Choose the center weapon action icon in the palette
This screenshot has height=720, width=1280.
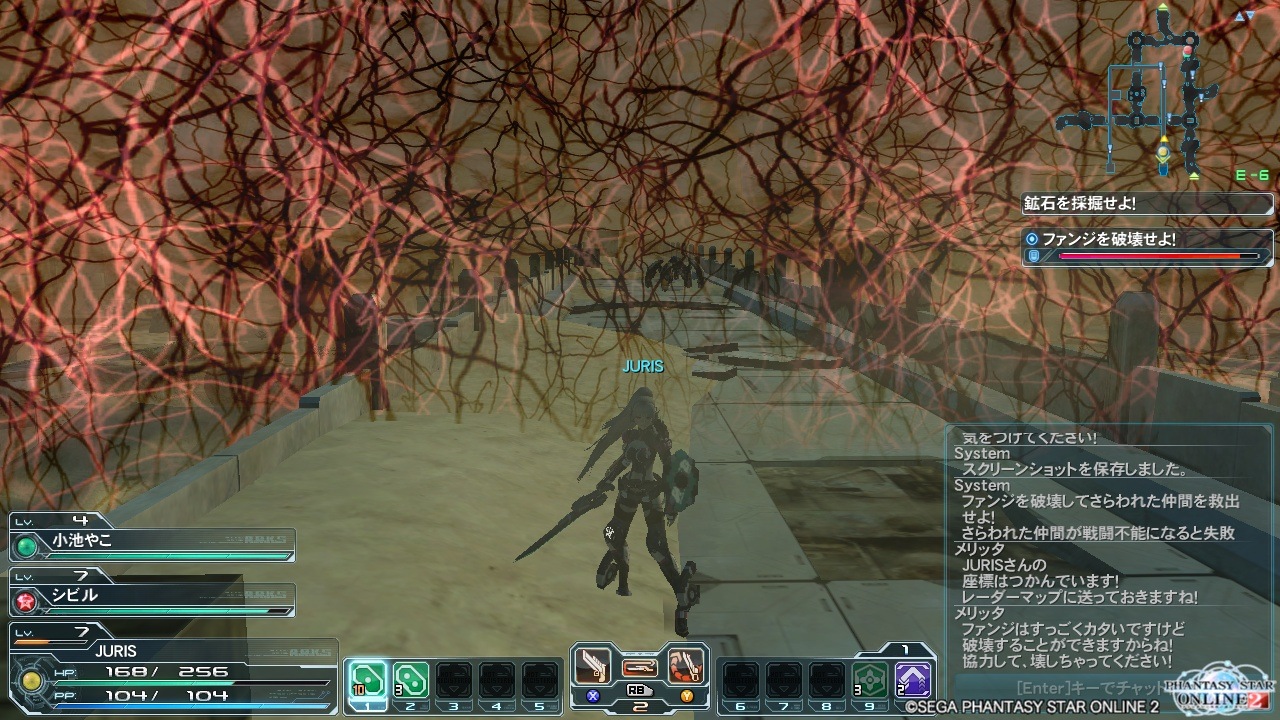[x=640, y=666]
